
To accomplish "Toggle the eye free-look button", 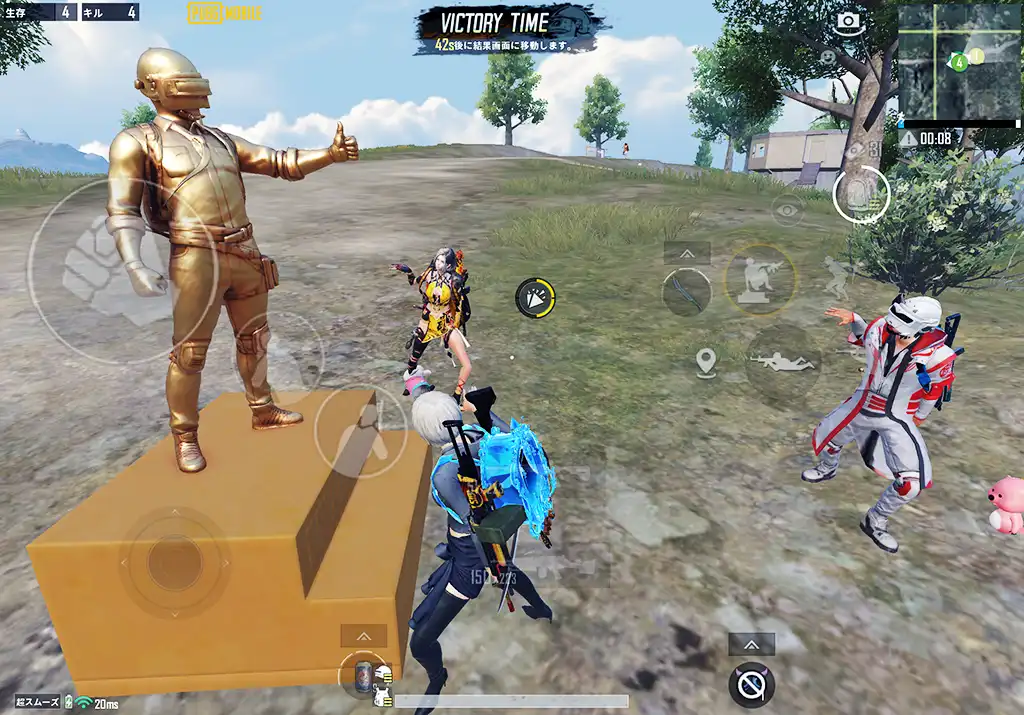I will coord(787,210).
